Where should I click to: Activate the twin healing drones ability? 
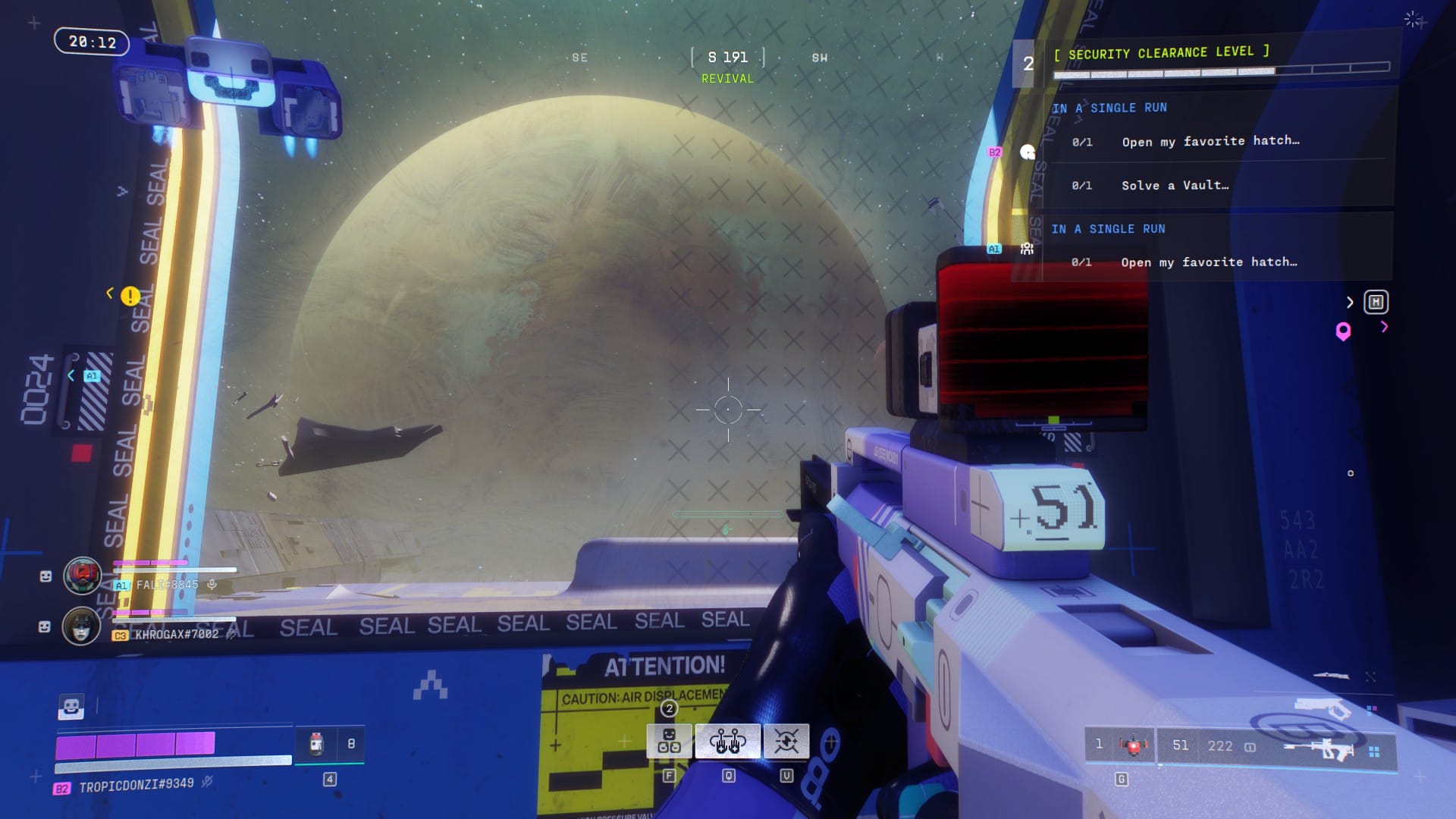727,741
